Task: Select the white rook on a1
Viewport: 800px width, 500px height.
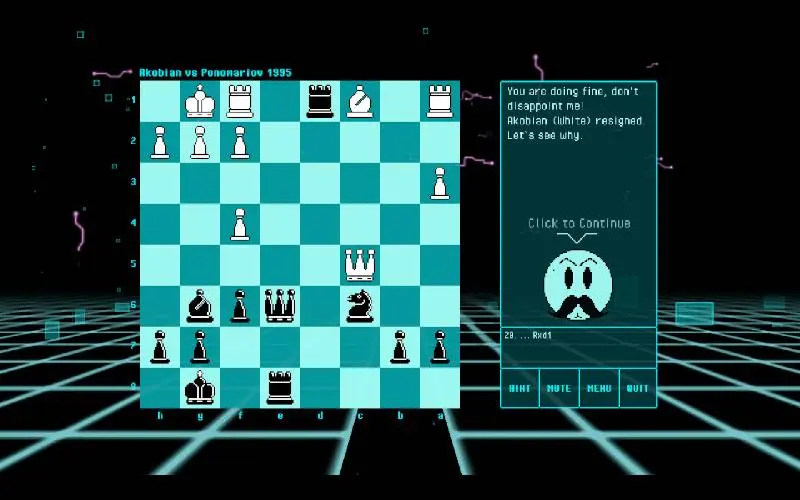Action: [440, 101]
